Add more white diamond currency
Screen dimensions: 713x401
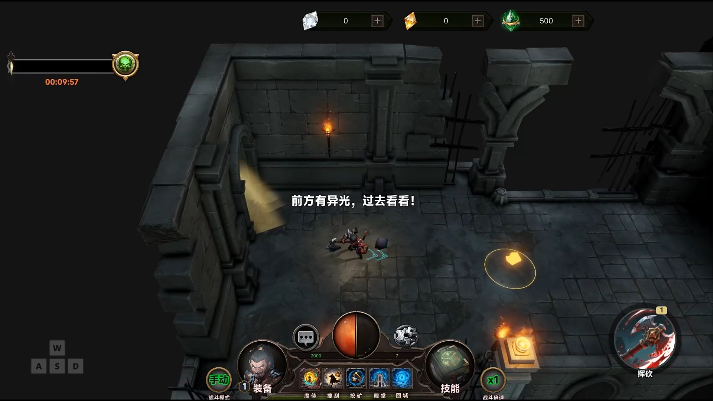coord(377,20)
